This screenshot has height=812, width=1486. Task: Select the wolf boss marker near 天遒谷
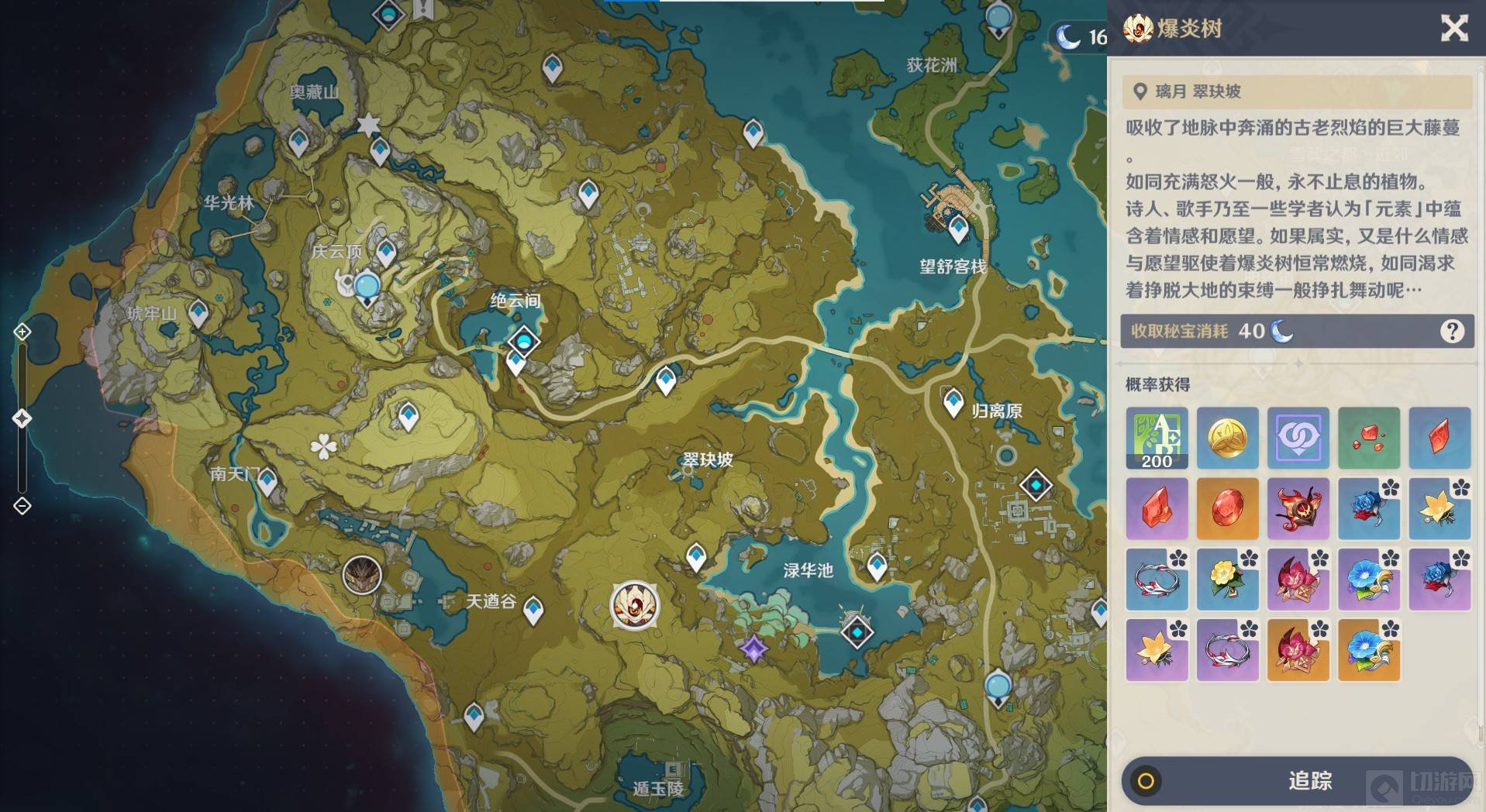tap(362, 576)
